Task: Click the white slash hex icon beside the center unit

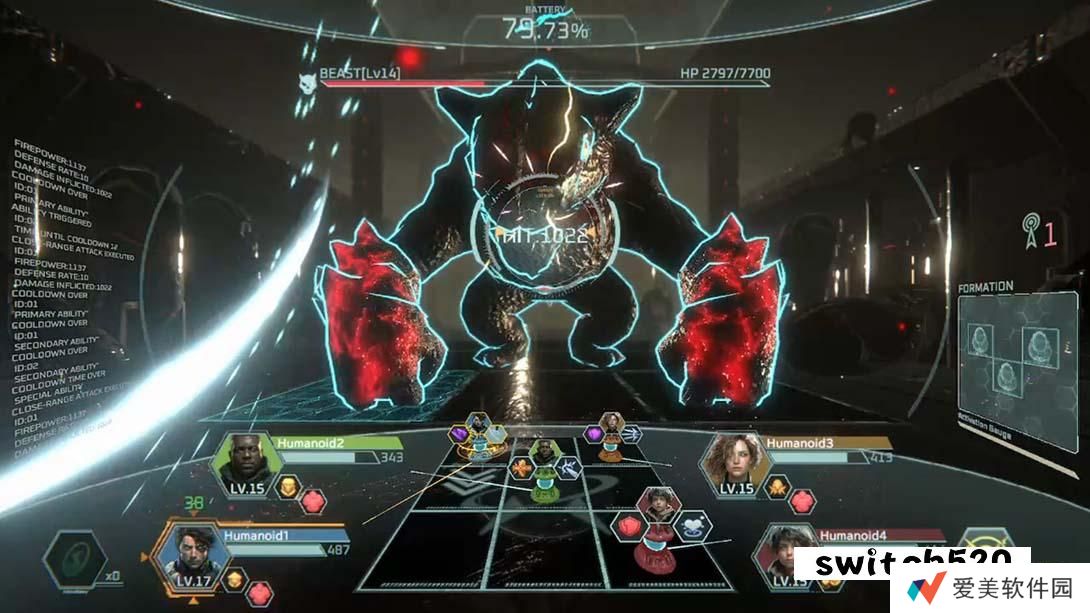Action: tap(567, 467)
